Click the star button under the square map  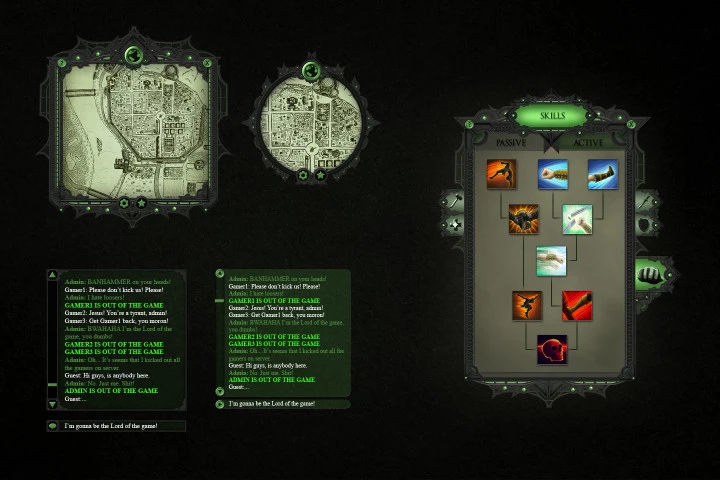142,203
